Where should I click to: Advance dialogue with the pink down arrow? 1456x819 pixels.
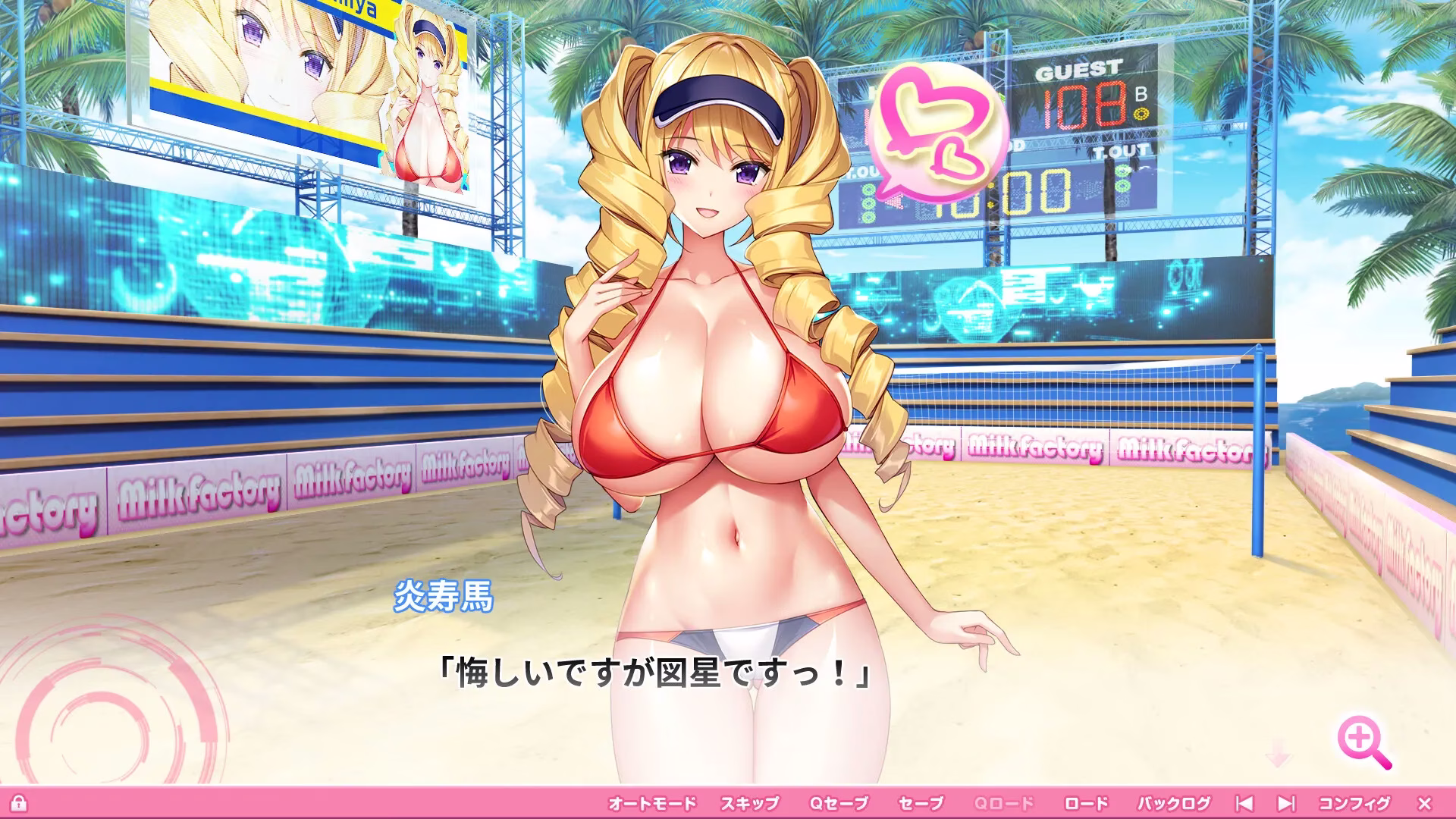[1278, 757]
